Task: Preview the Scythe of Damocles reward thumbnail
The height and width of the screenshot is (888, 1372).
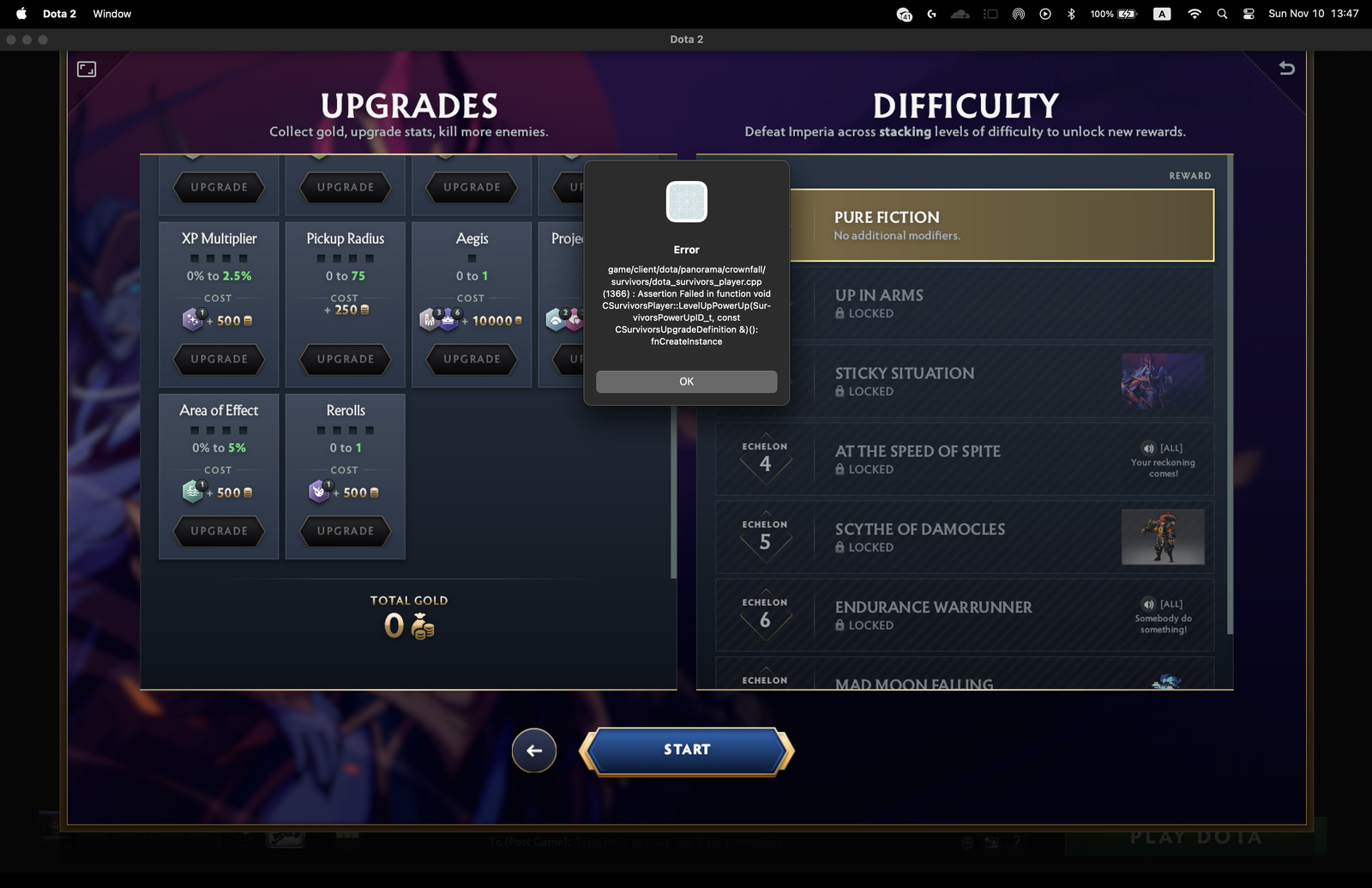Action: coord(1163,537)
